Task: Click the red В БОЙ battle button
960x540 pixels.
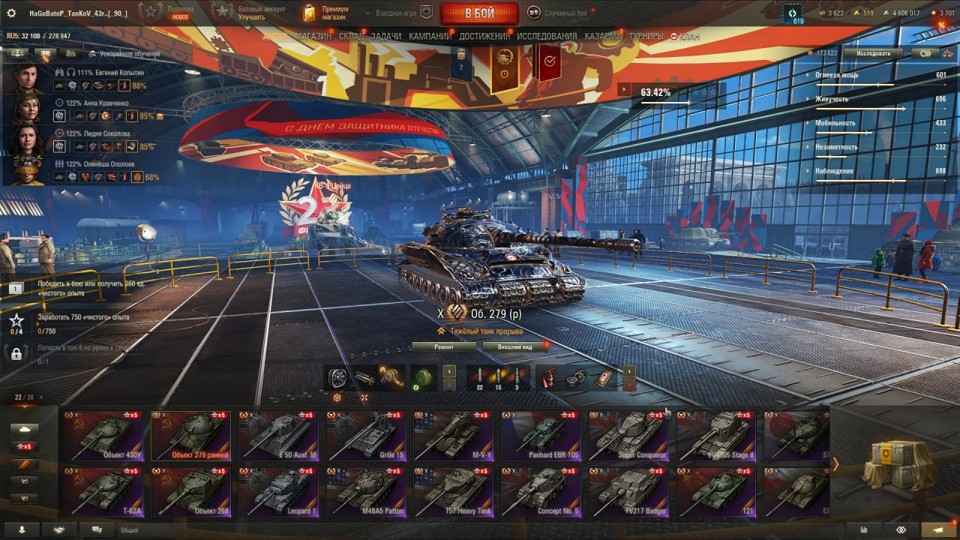Action: pyautogui.click(x=478, y=14)
